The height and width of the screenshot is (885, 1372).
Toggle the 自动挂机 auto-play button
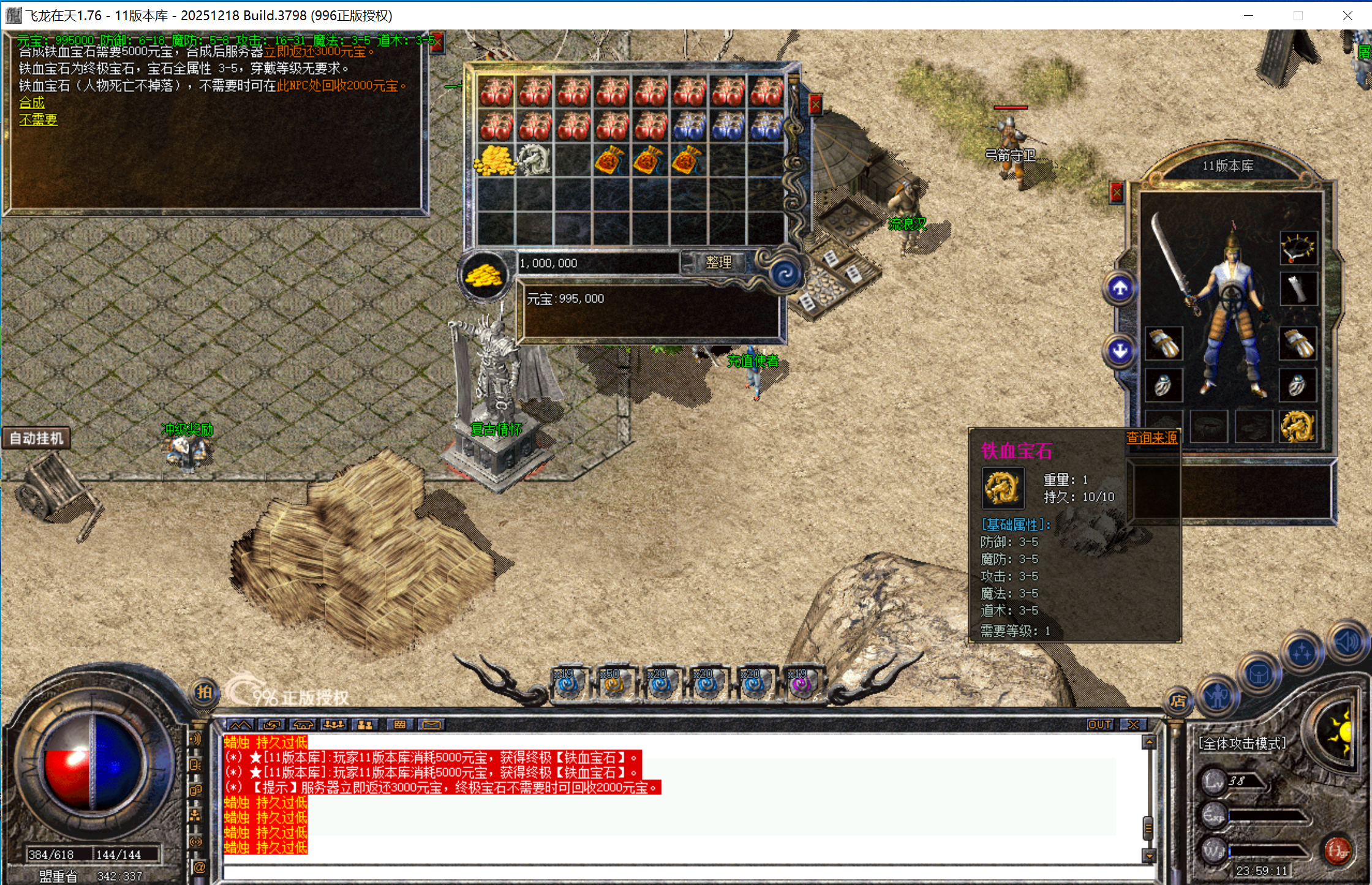[x=36, y=439]
